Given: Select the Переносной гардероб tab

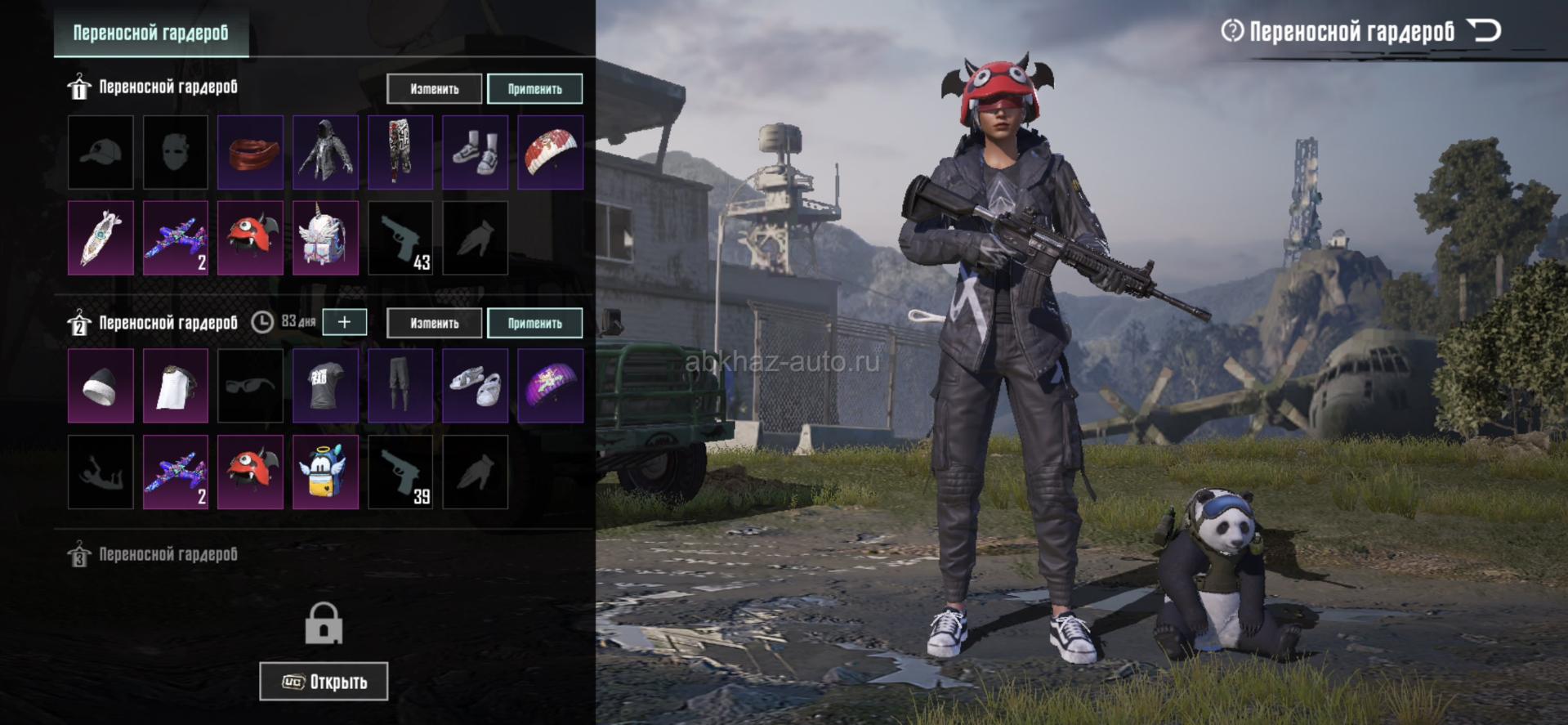Looking at the screenshot, I should tap(151, 33).
